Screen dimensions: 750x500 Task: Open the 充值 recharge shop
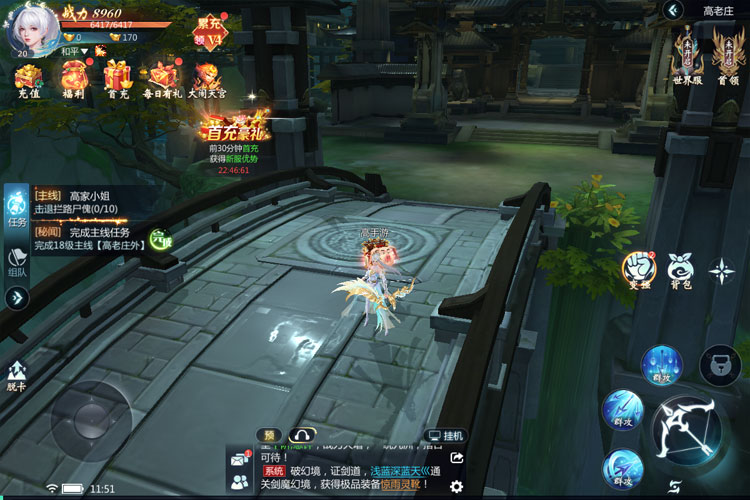click(28, 78)
